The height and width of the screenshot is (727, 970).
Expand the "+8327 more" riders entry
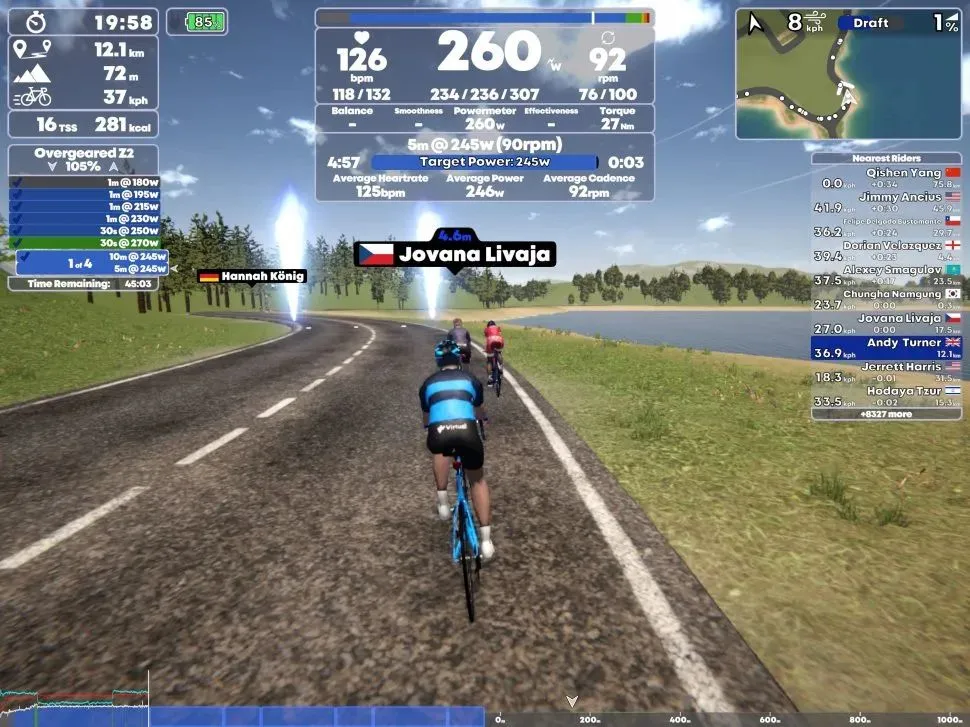tap(886, 413)
